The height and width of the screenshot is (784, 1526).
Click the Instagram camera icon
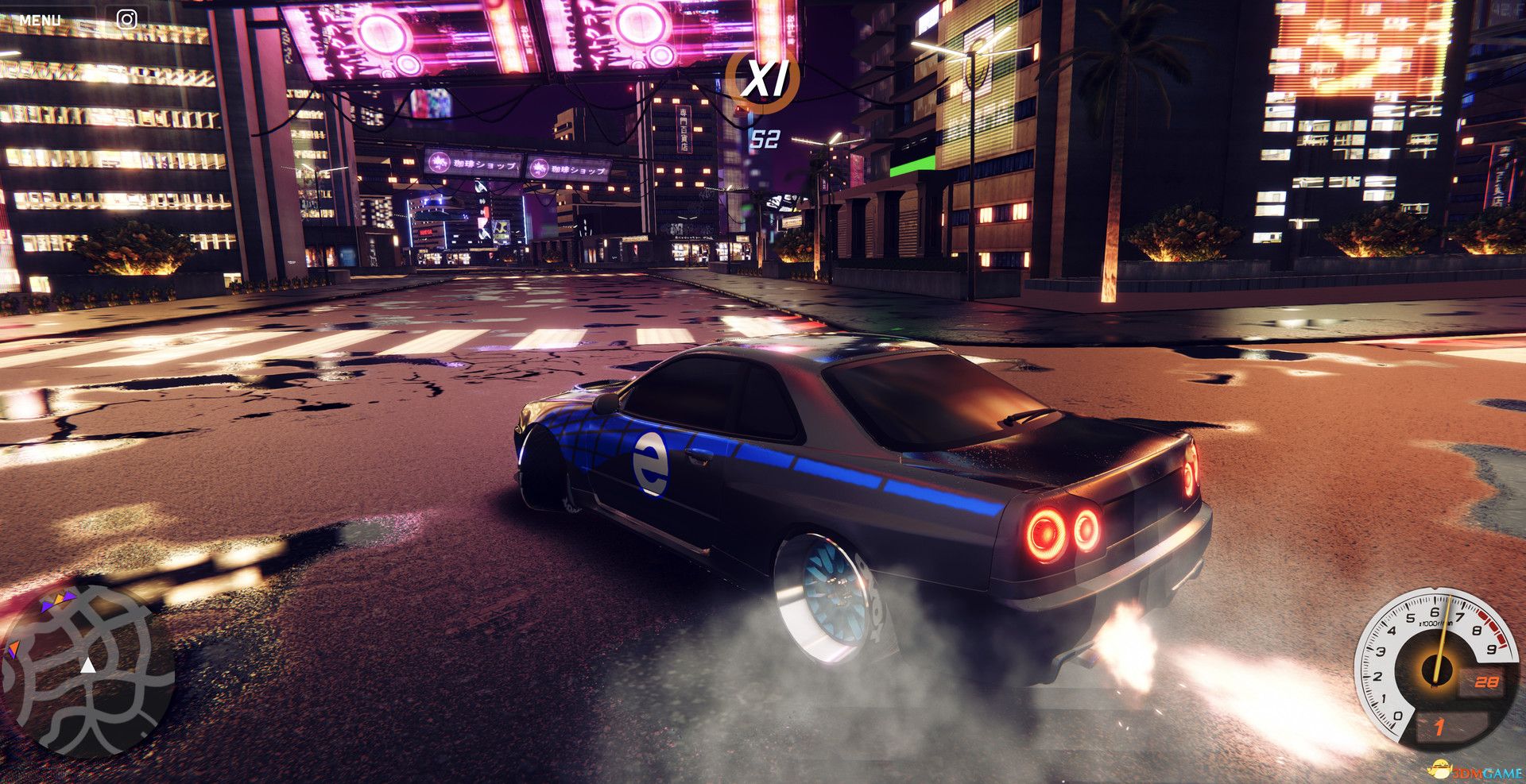tap(126, 19)
